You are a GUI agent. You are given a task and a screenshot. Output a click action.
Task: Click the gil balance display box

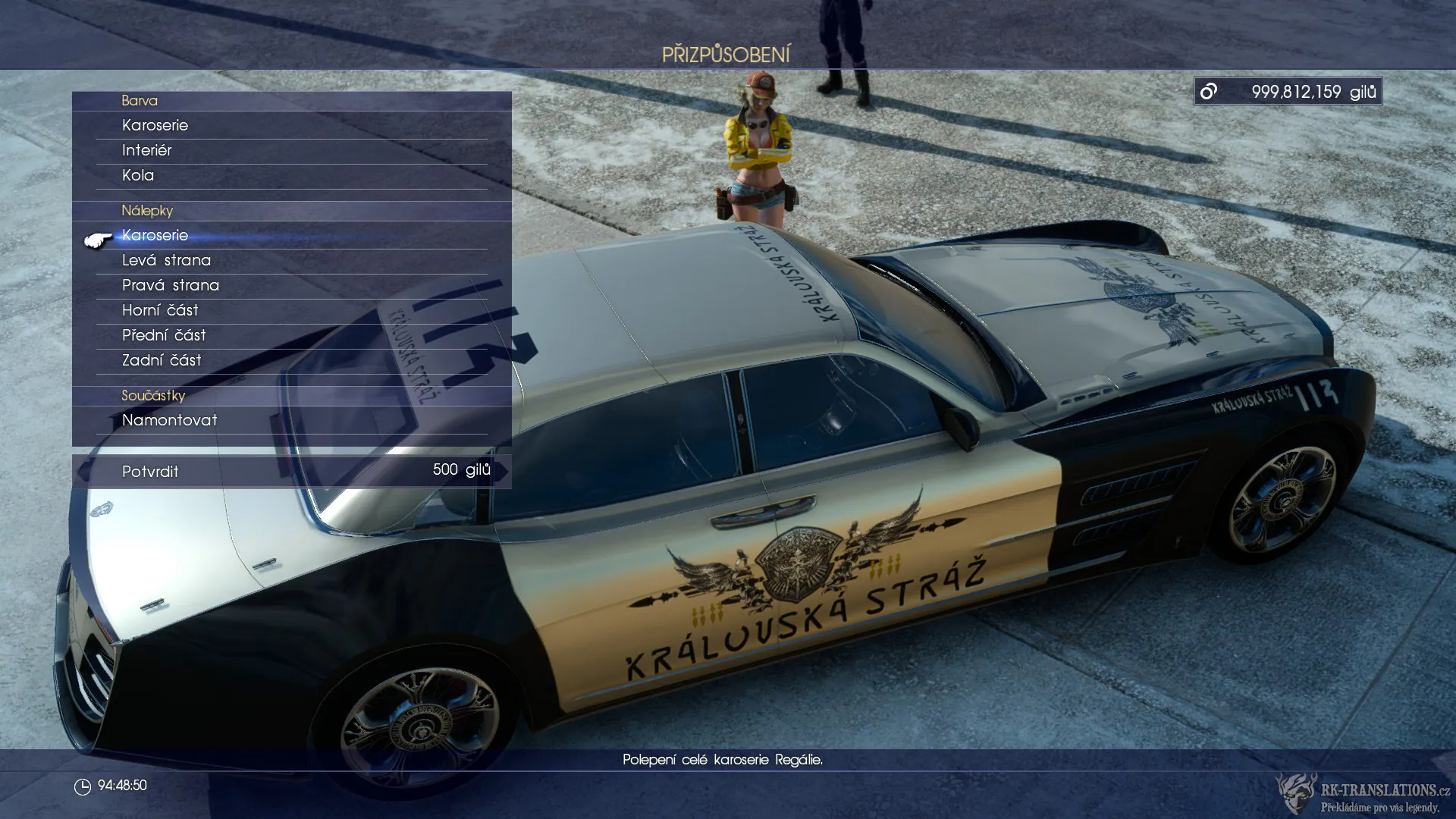click(1287, 91)
